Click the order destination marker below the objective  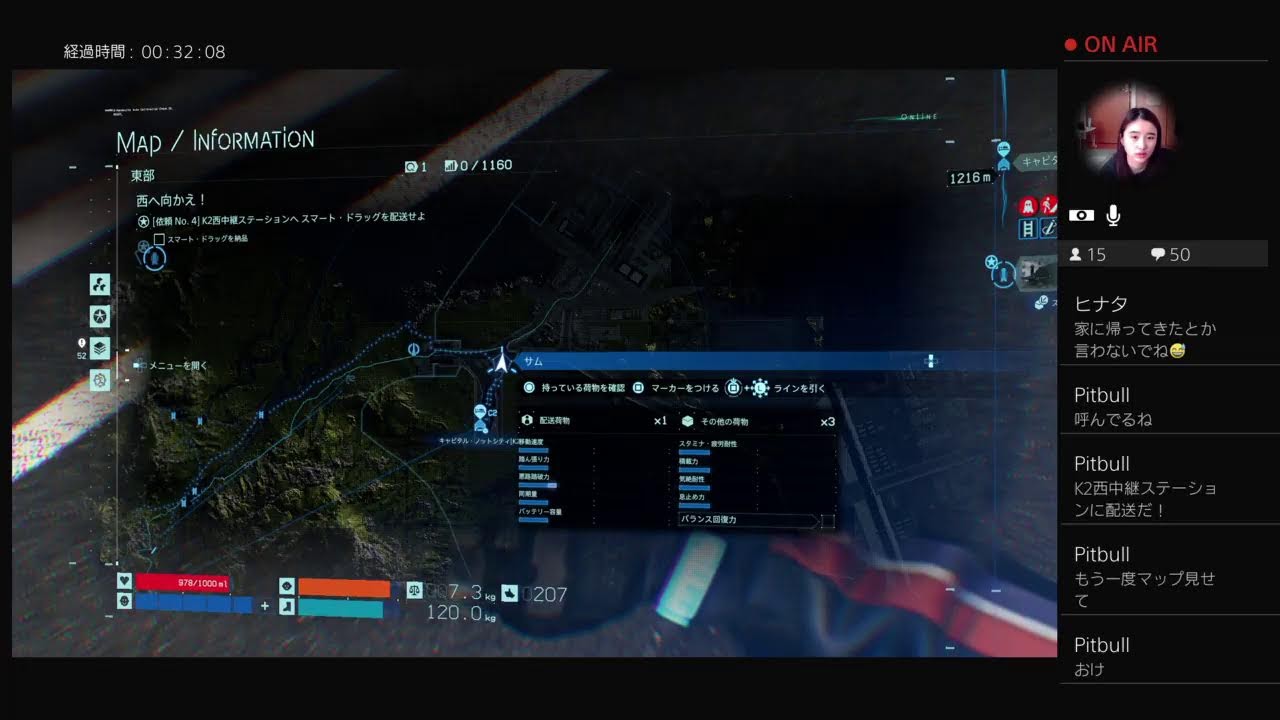154,259
